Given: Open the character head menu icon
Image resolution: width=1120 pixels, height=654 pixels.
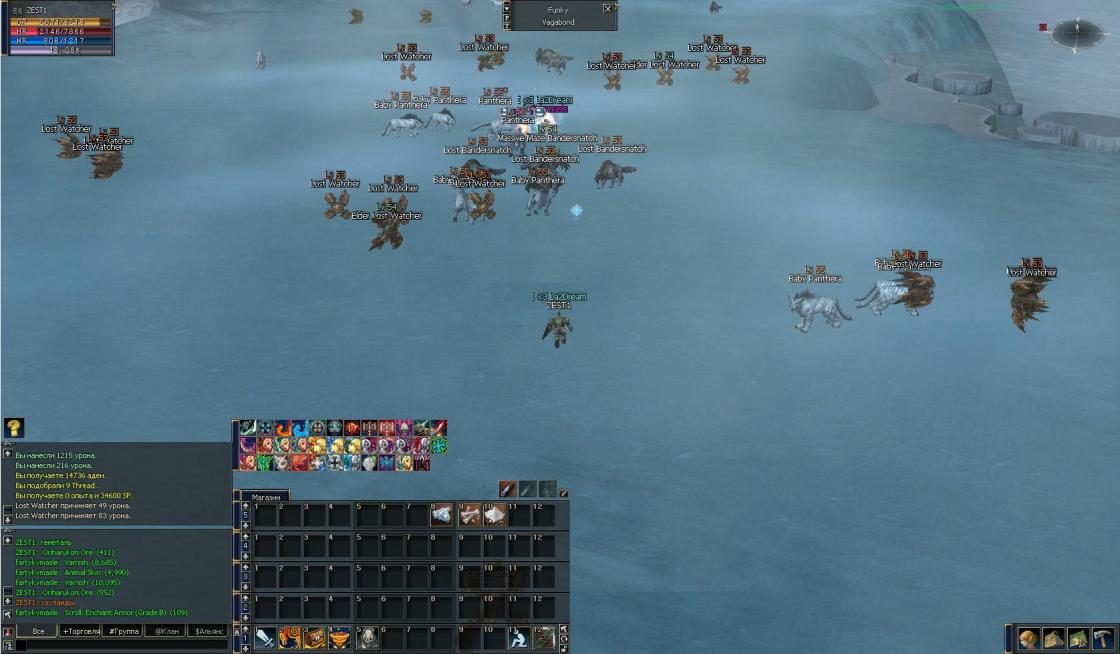Looking at the screenshot, I should point(1028,639).
